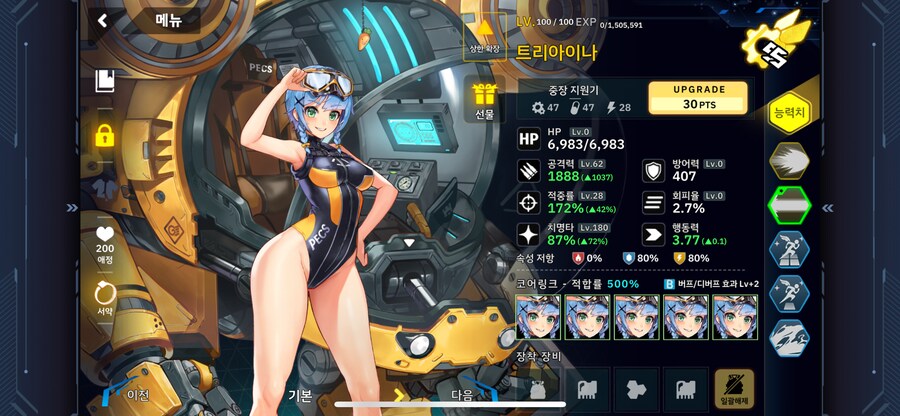Image resolution: width=900 pixels, height=416 pixels.
Task: Select the 방어력 defense shield stat icon
Action: pyautogui.click(x=653, y=171)
